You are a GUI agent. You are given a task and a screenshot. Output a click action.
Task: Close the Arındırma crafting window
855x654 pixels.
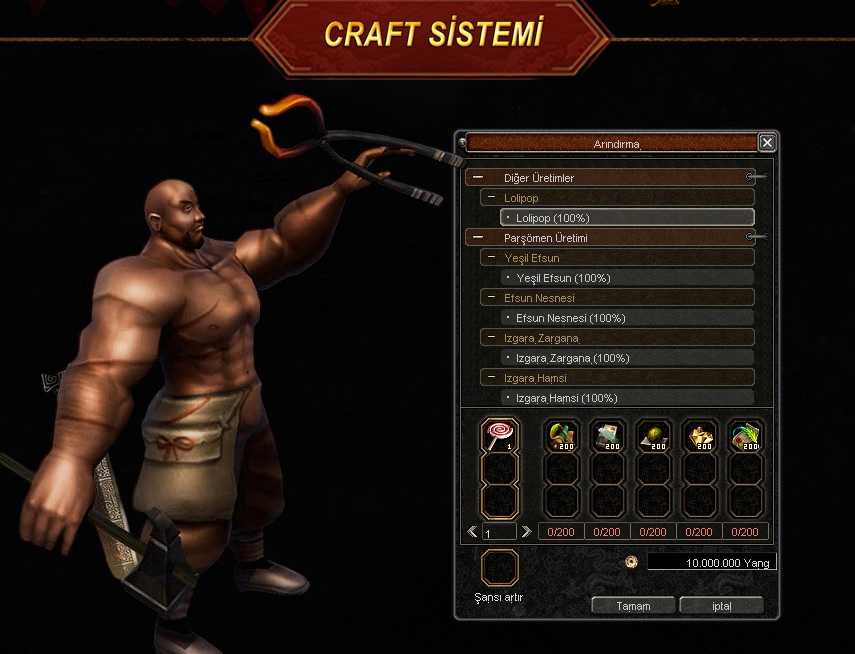pyautogui.click(x=767, y=143)
